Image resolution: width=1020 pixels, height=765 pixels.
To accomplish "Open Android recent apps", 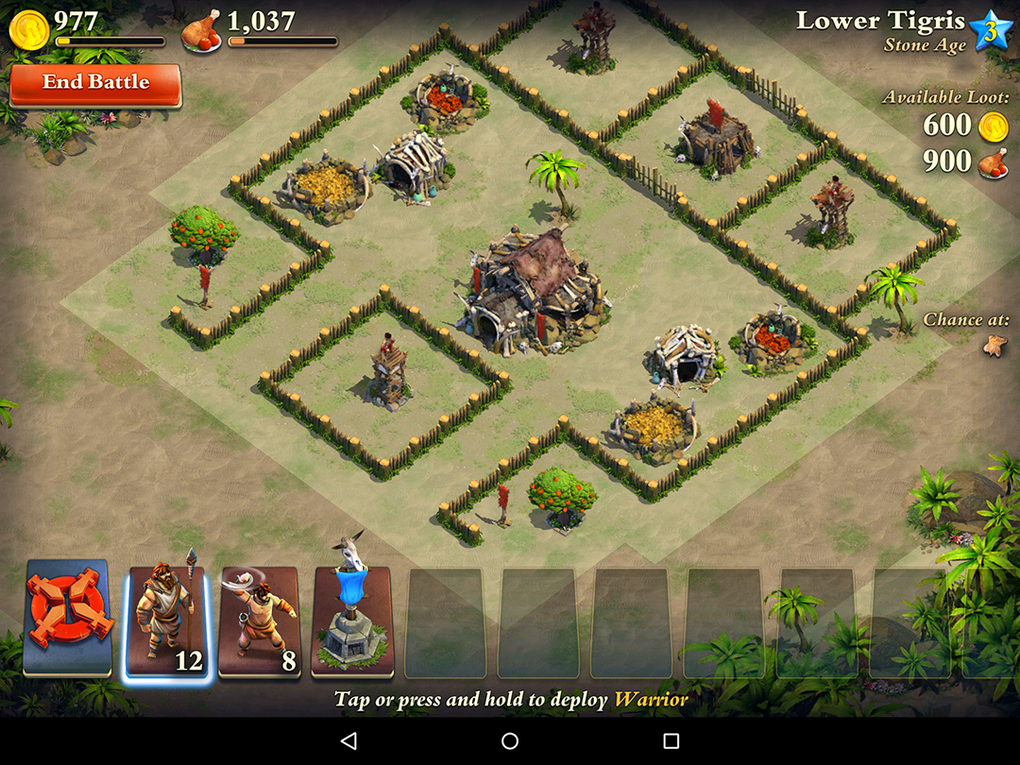I will pos(671,741).
